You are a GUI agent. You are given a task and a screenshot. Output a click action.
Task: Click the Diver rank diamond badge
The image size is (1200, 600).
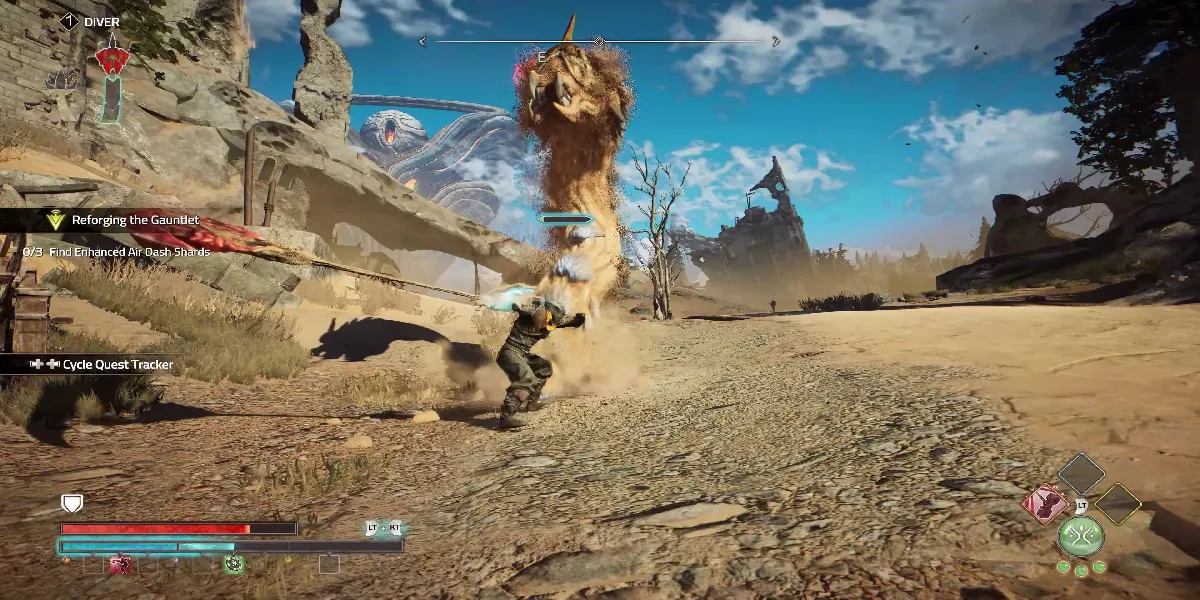tap(69, 20)
